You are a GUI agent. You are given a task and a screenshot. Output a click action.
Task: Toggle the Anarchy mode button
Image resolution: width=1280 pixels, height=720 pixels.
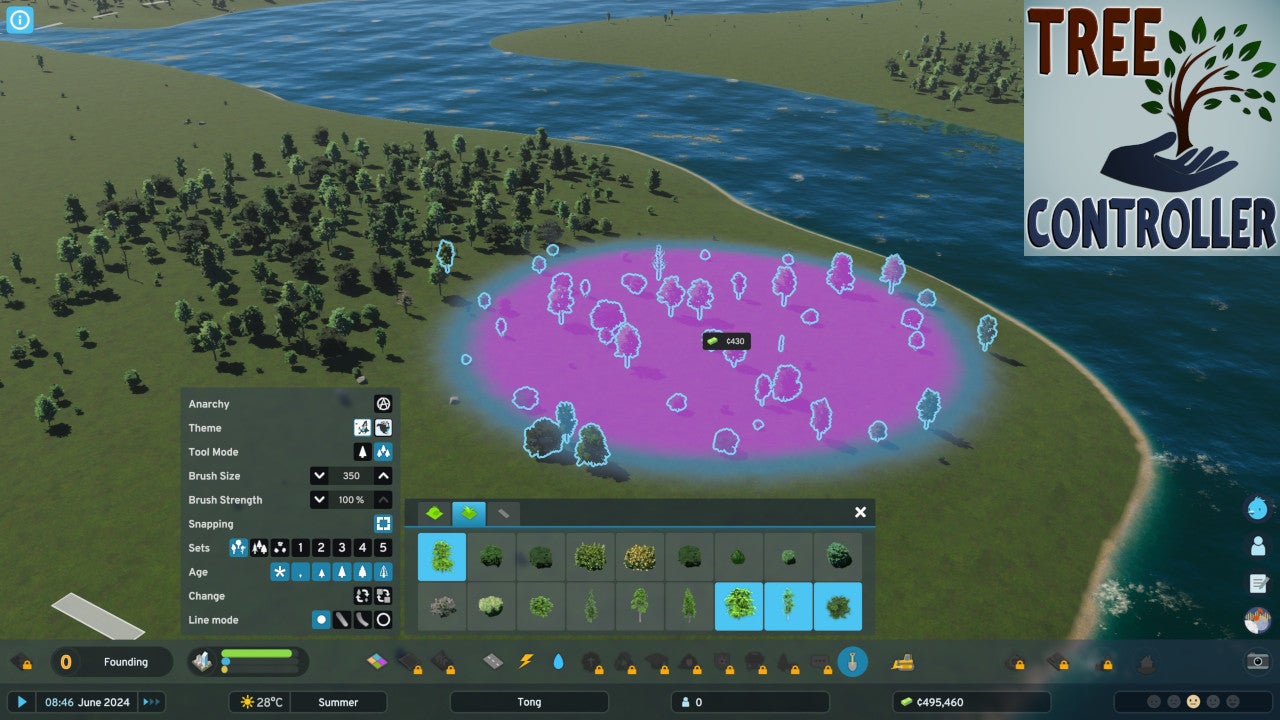382,404
